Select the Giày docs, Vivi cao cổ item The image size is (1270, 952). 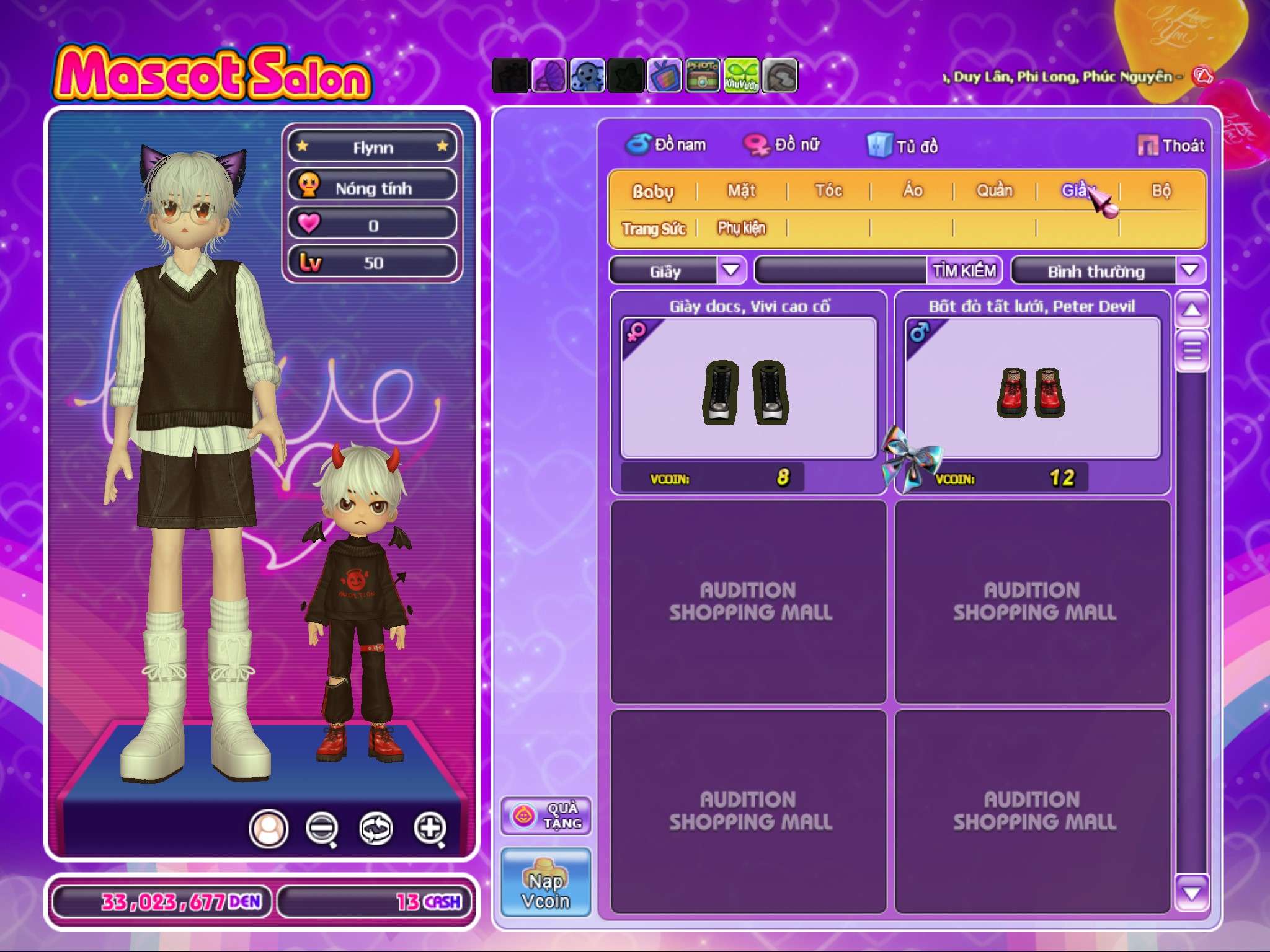748,389
